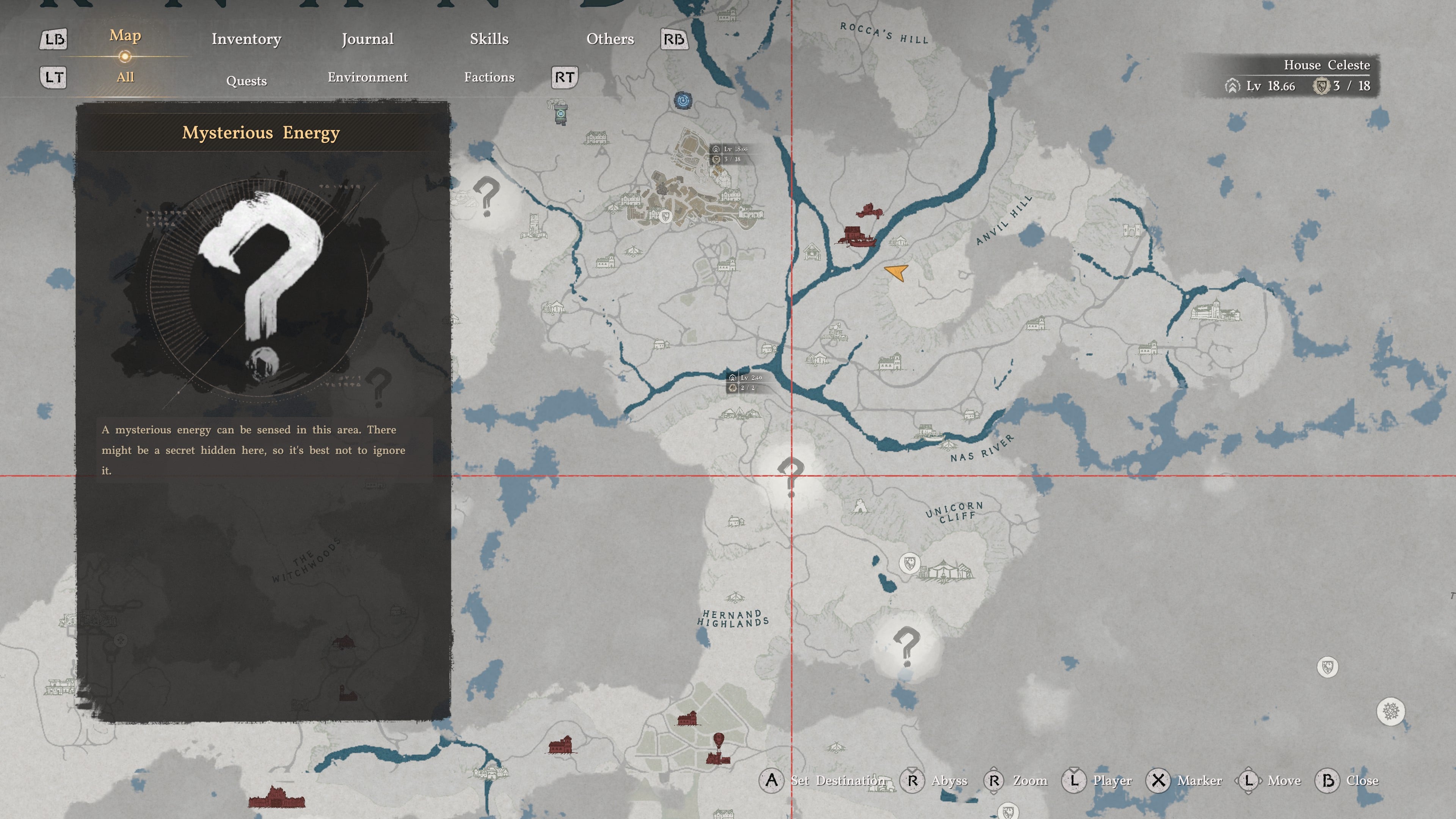Select the Map tab
Viewport: 1456px width, 819px height.
click(125, 36)
